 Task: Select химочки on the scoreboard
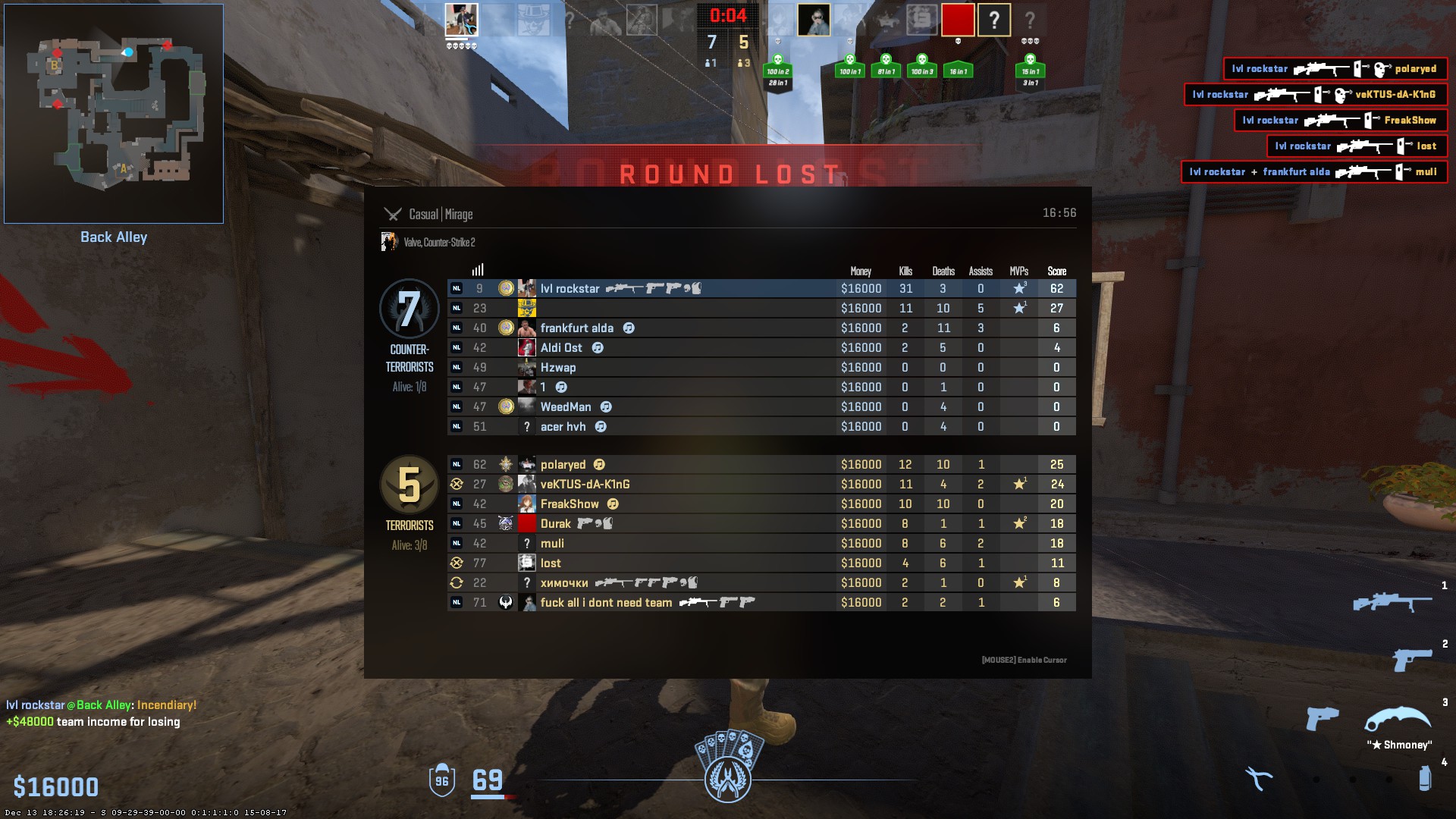click(564, 583)
